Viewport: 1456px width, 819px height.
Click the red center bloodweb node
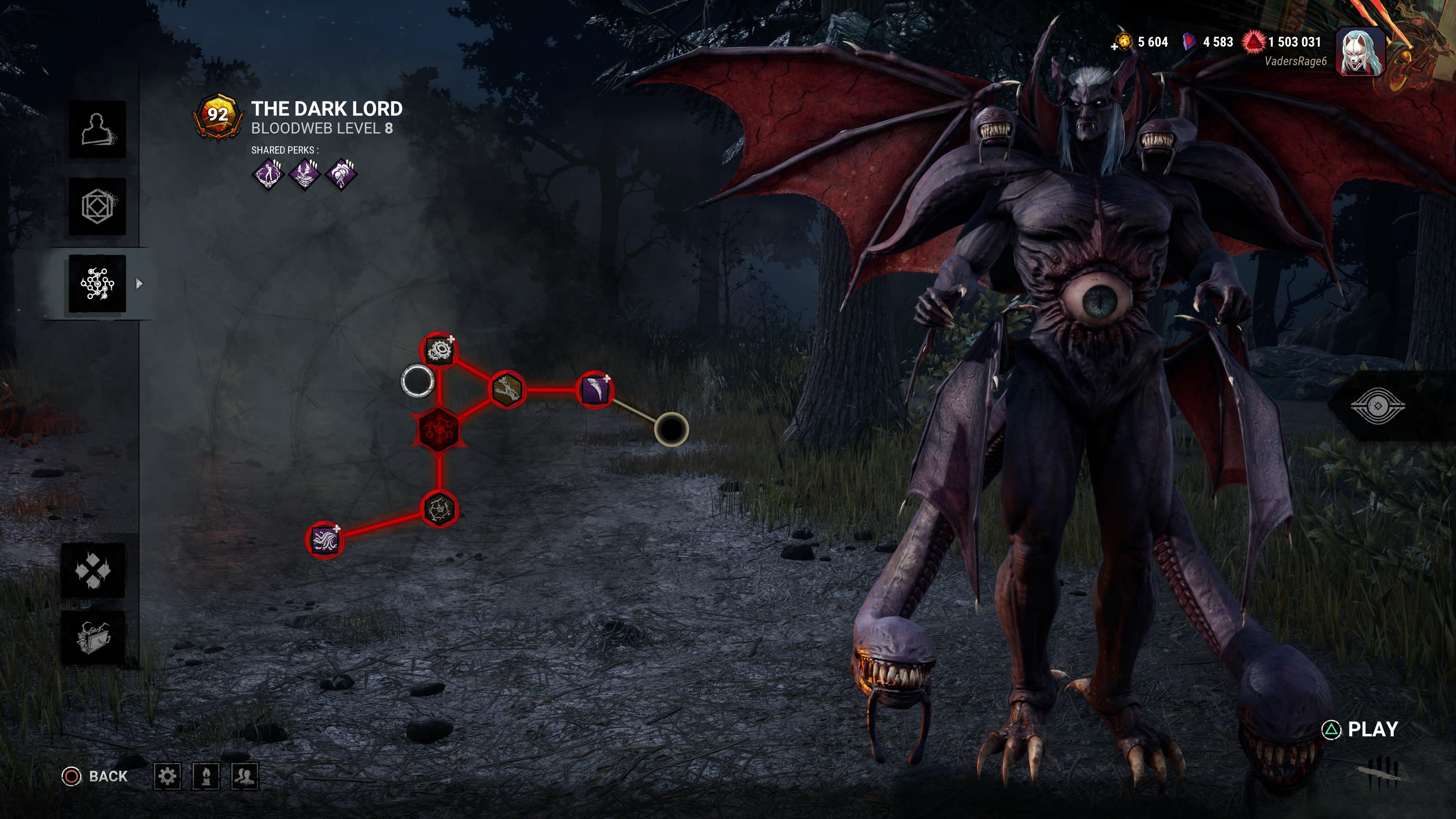pos(439,428)
